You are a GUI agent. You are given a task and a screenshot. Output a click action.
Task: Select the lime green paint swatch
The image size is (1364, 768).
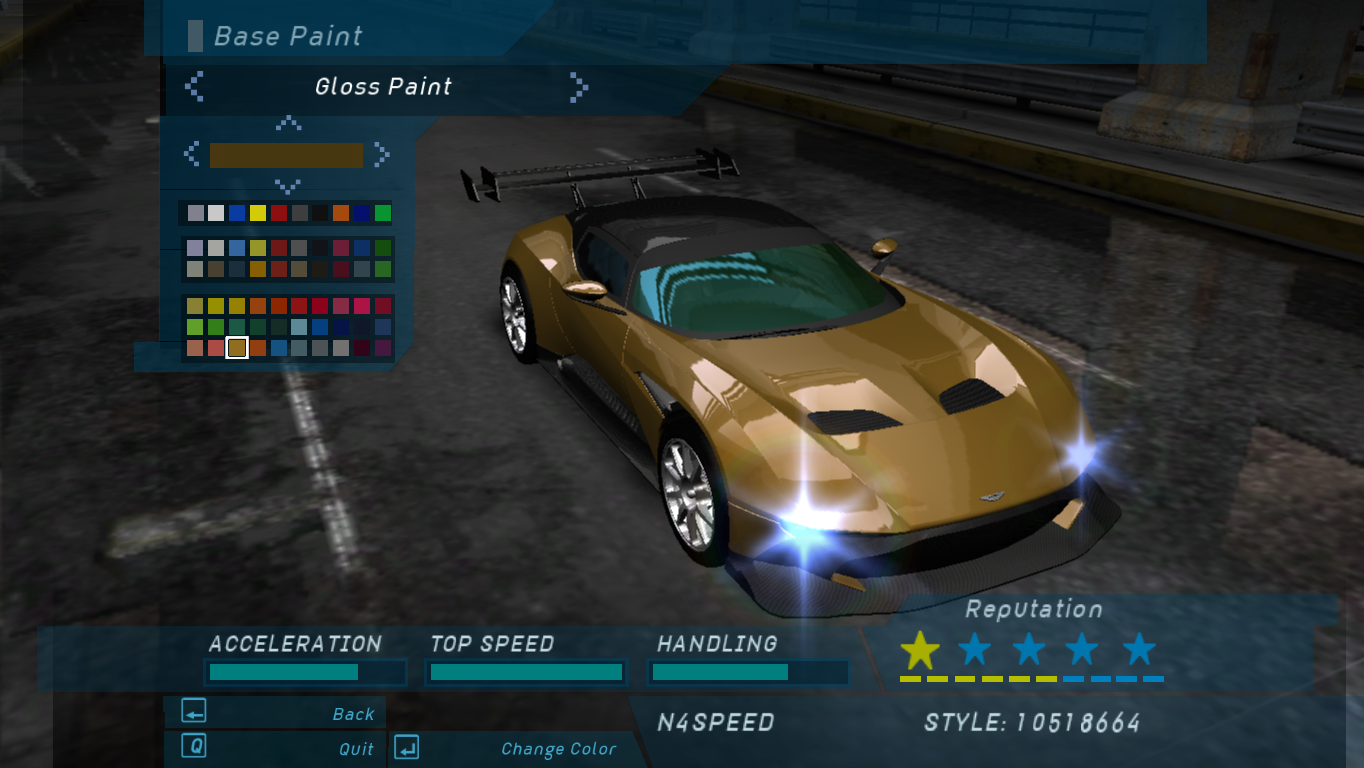[x=195, y=327]
